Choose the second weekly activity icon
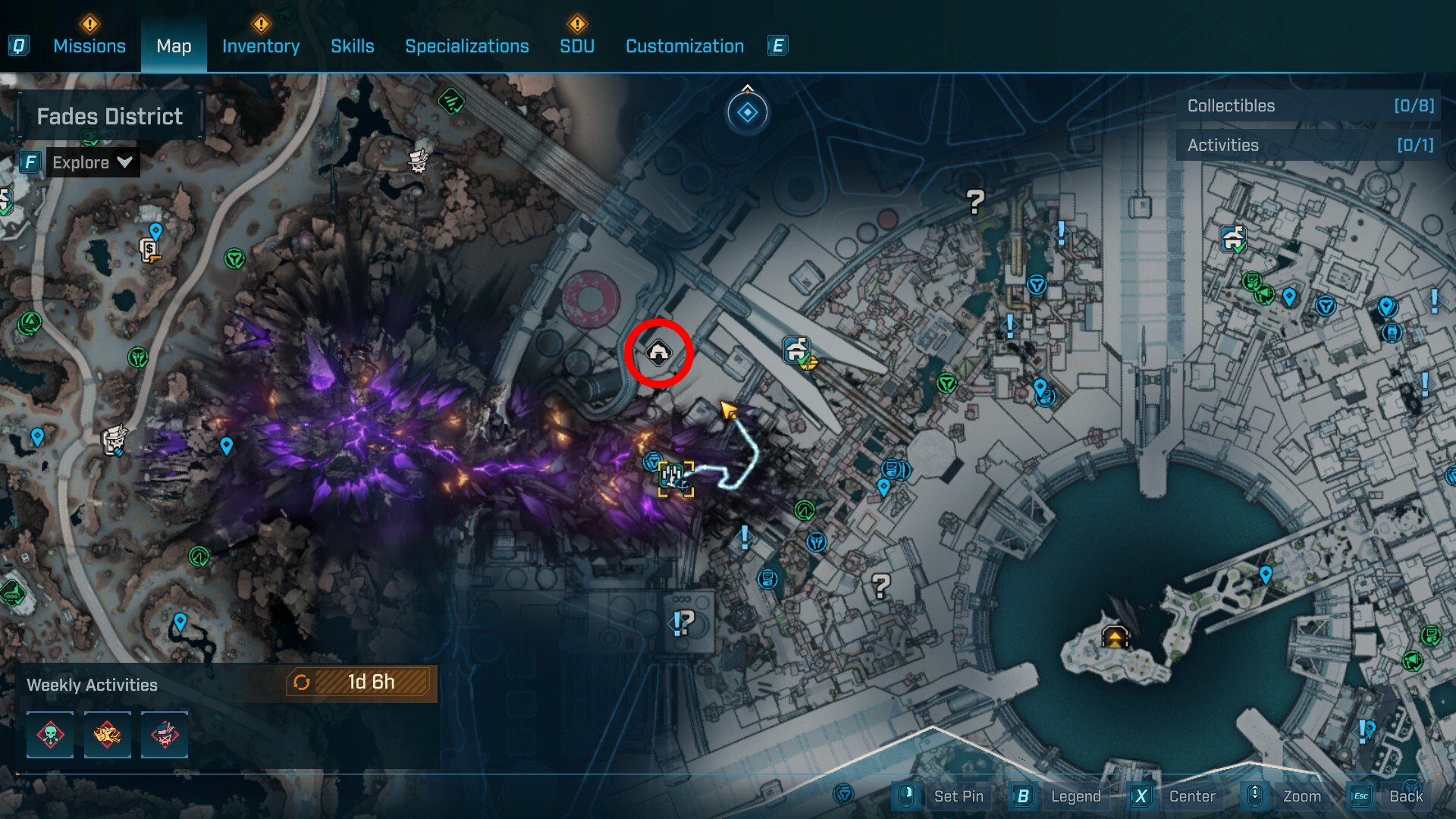This screenshot has width=1456, height=819. (x=107, y=734)
